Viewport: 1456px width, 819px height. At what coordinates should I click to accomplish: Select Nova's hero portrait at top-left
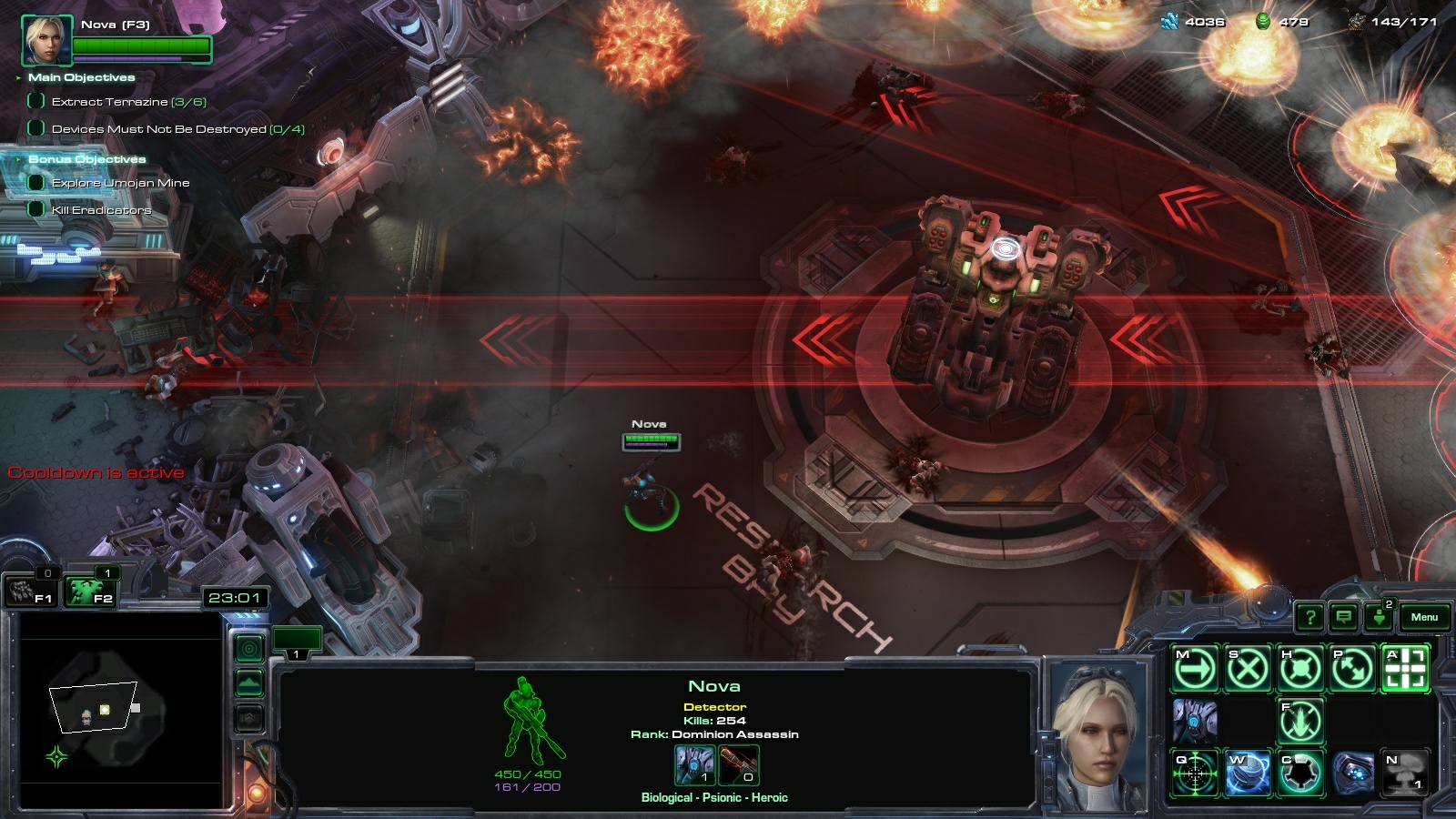pyautogui.click(x=46, y=41)
